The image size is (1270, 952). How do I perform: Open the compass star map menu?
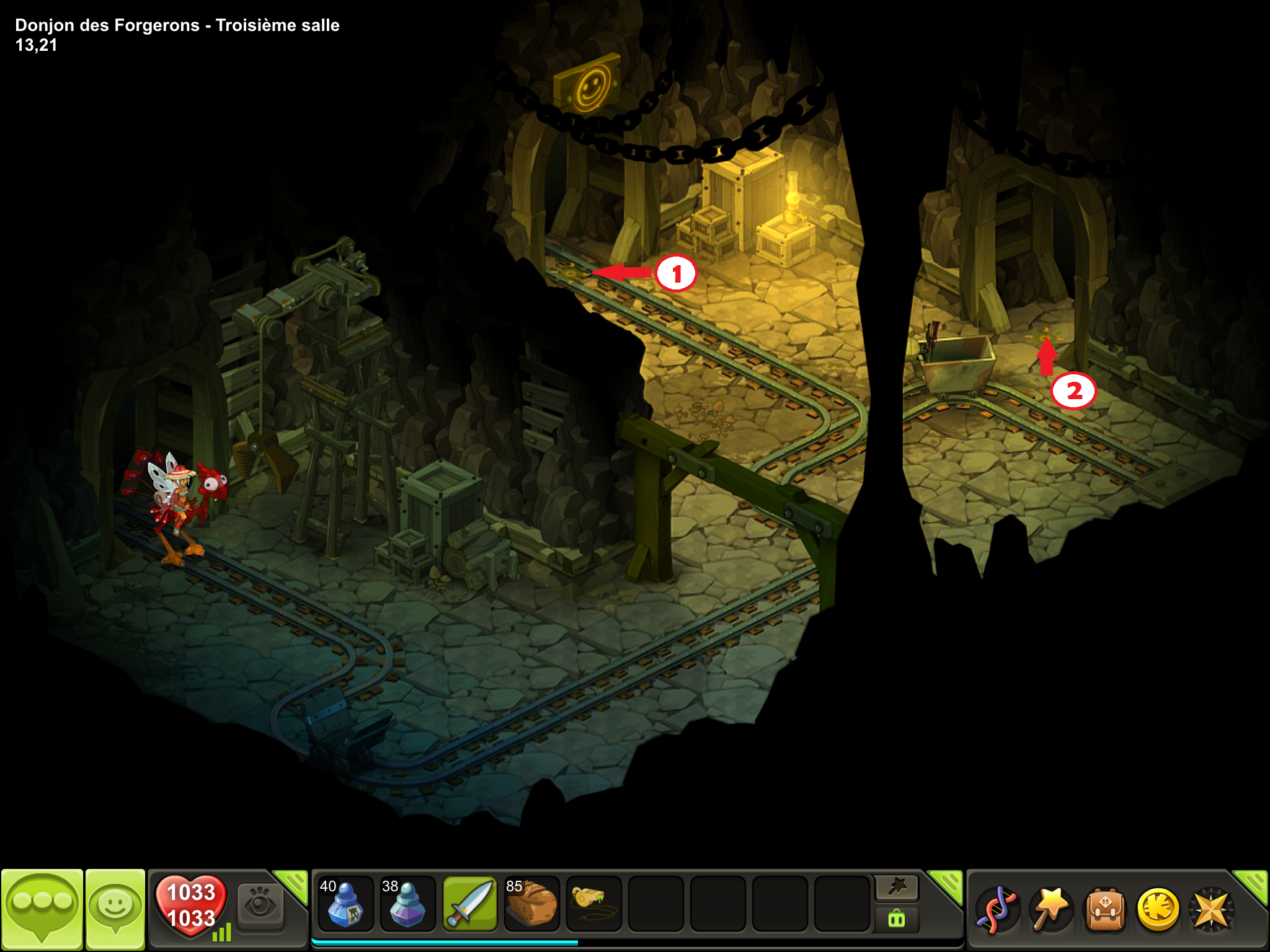1210,910
